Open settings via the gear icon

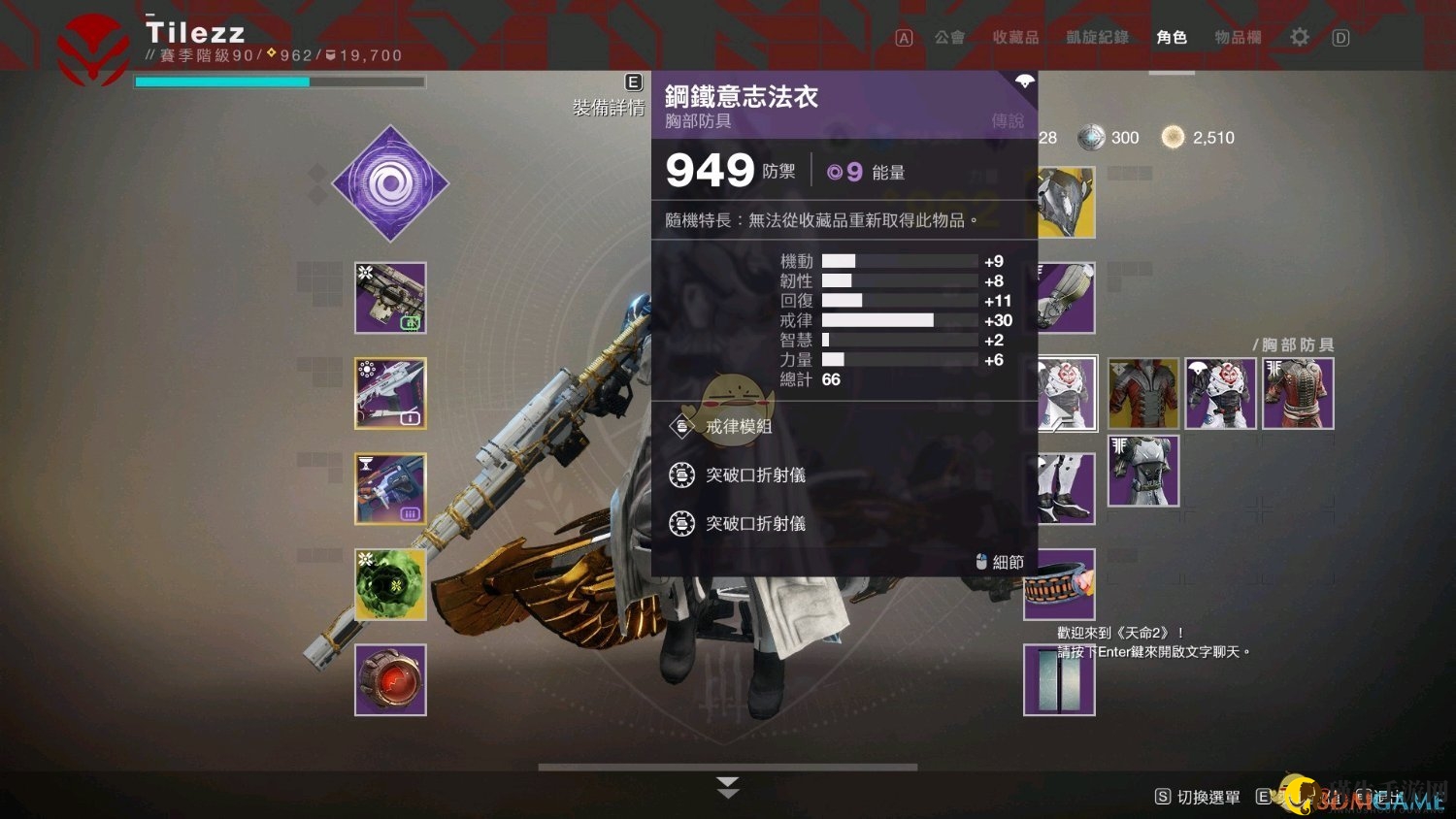pos(1299,38)
